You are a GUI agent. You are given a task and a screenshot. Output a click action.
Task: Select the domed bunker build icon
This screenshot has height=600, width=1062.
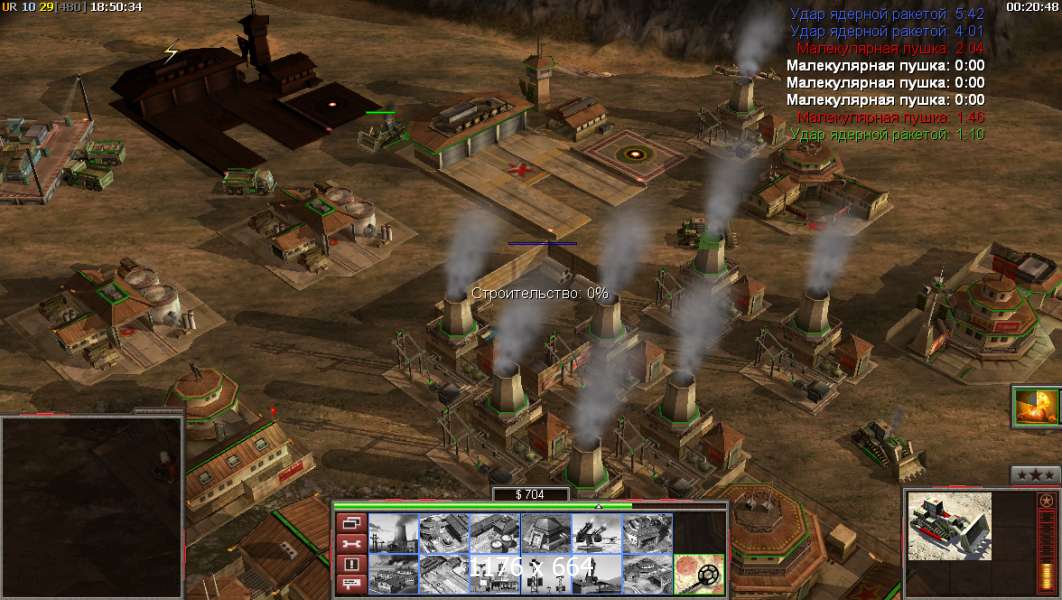coord(546,532)
